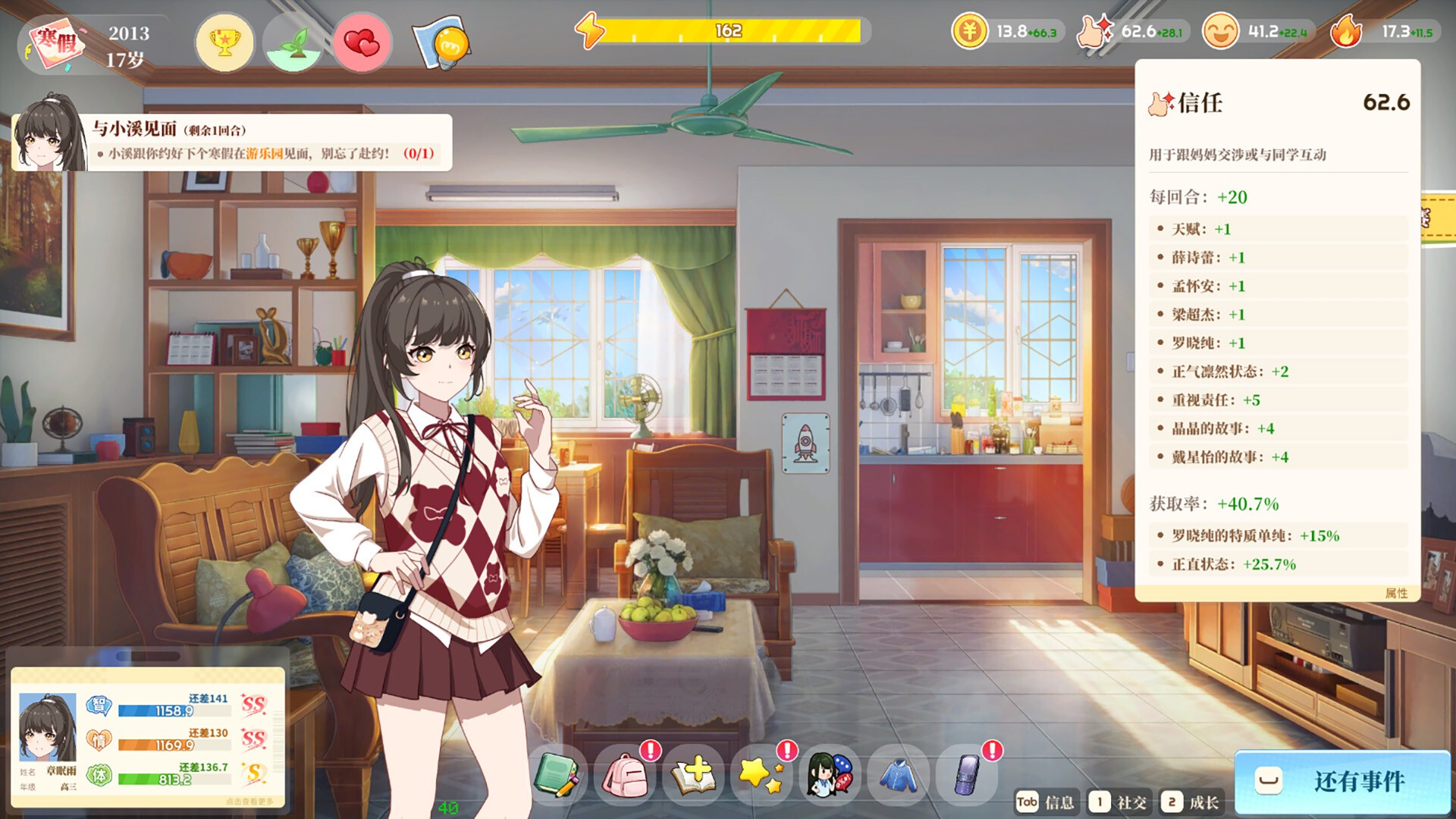Click the 还有事件 button
Viewport: 1456px width, 819px height.
click(1342, 781)
